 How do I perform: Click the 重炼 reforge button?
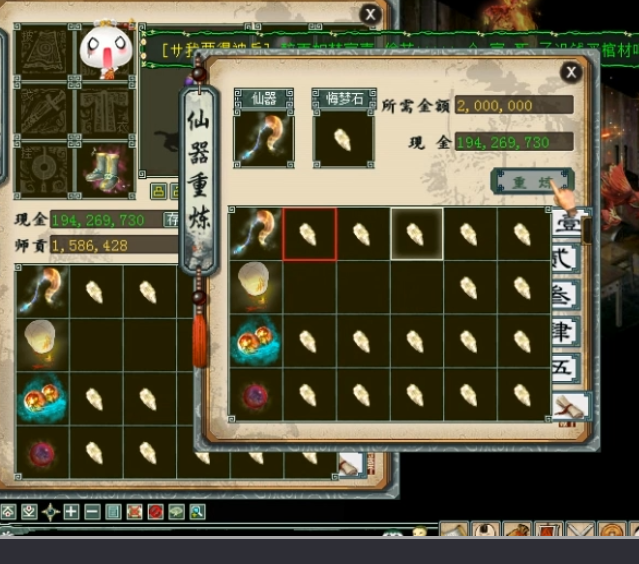pyautogui.click(x=530, y=183)
